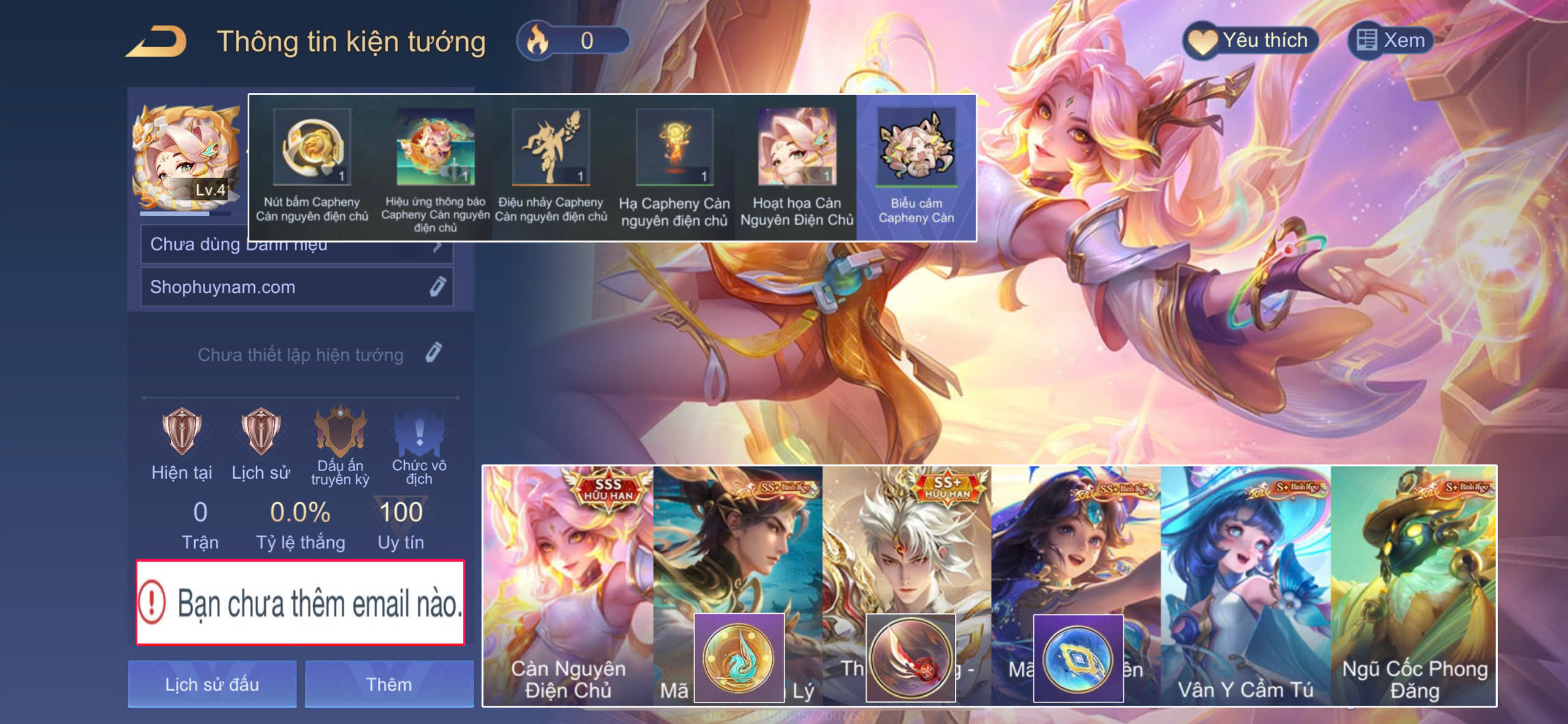Edit the Shophuynam.com signature field
1568x724 pixels.
(x=437, y=287)
